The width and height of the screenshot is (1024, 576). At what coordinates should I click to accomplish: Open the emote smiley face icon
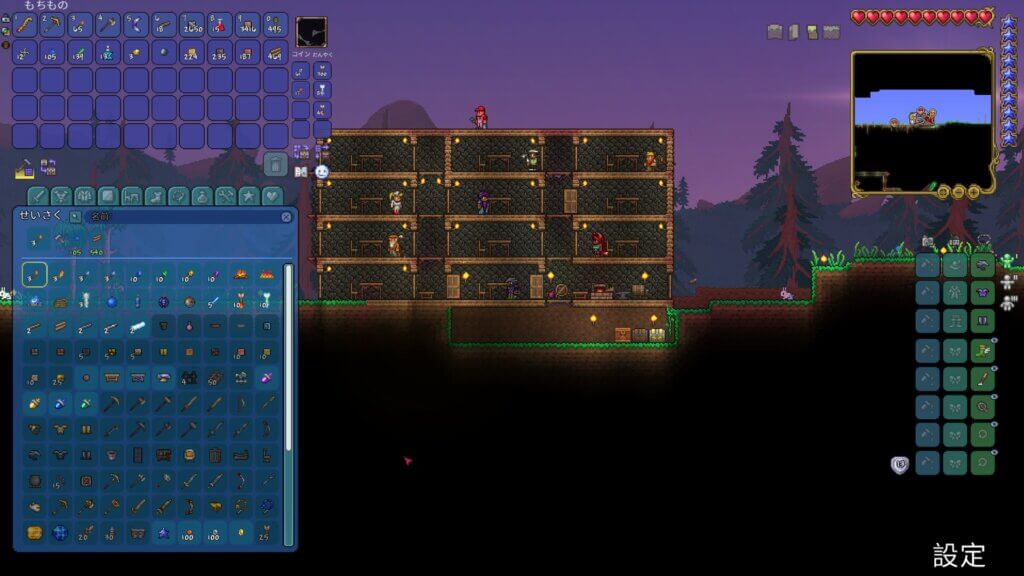pyautogui.click(x=322, y=172)
